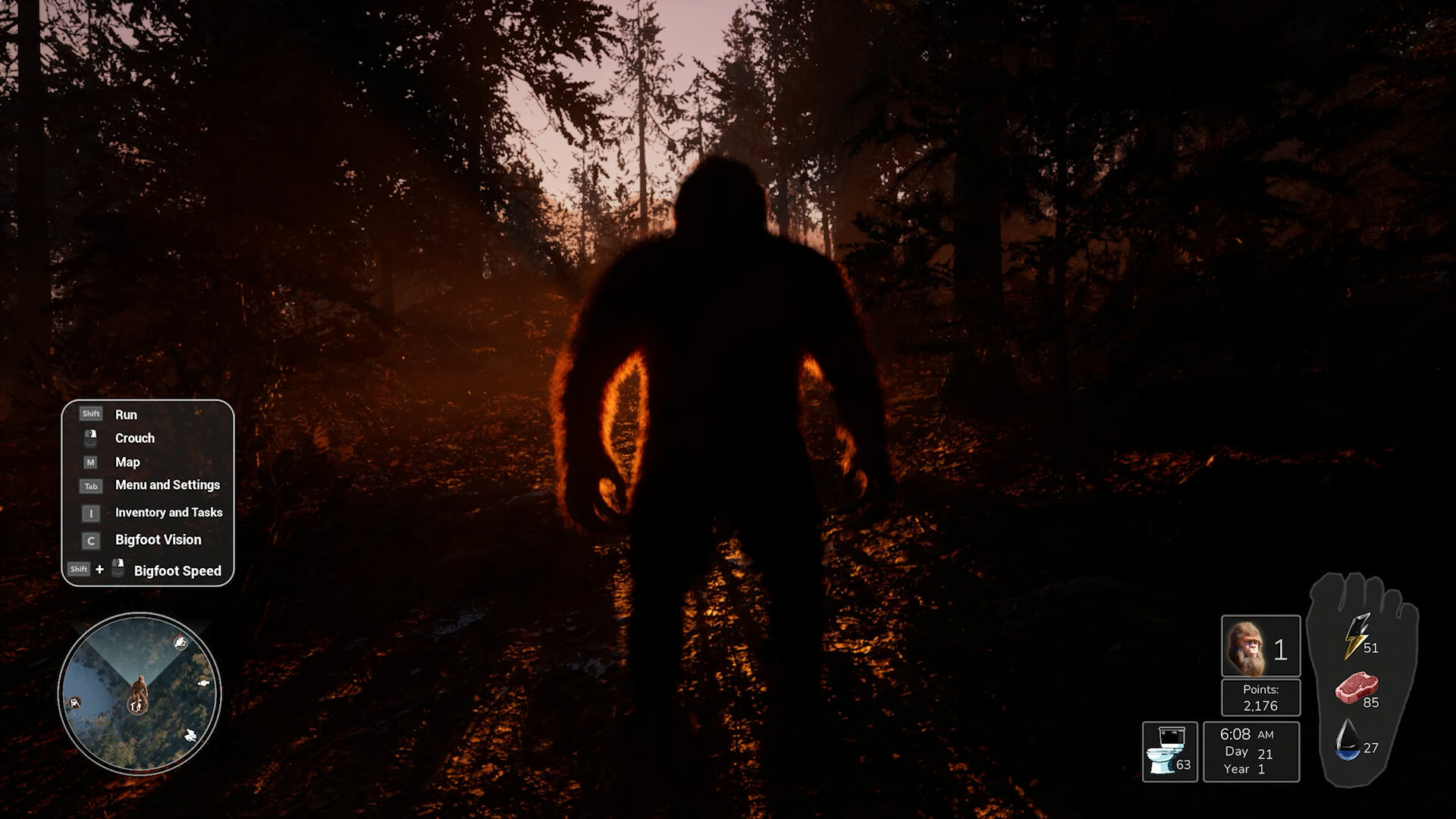Viewport: 1456px width, 819px height.
Task: Click the red flag marker on the minimap
Action: coord(180,635)
